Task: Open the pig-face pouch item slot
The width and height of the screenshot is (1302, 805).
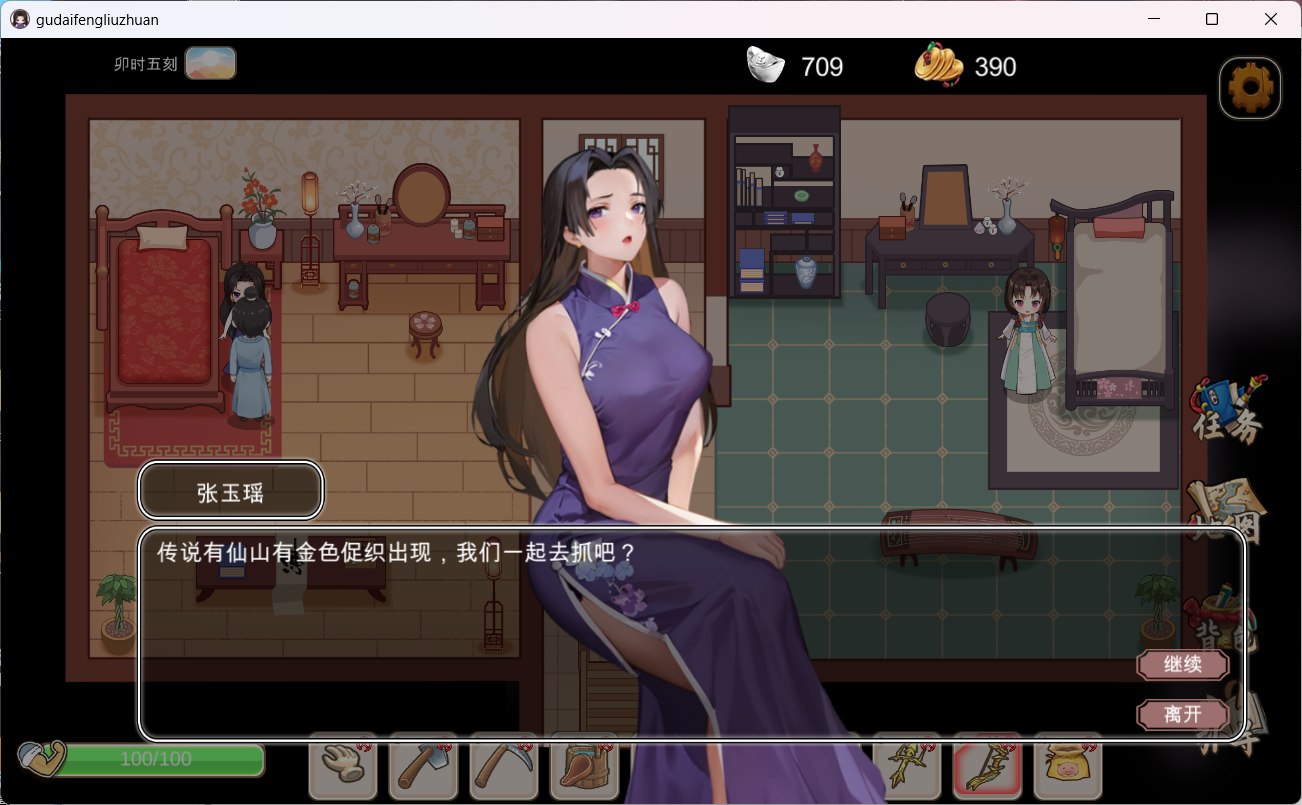Action: point(1066,768)
